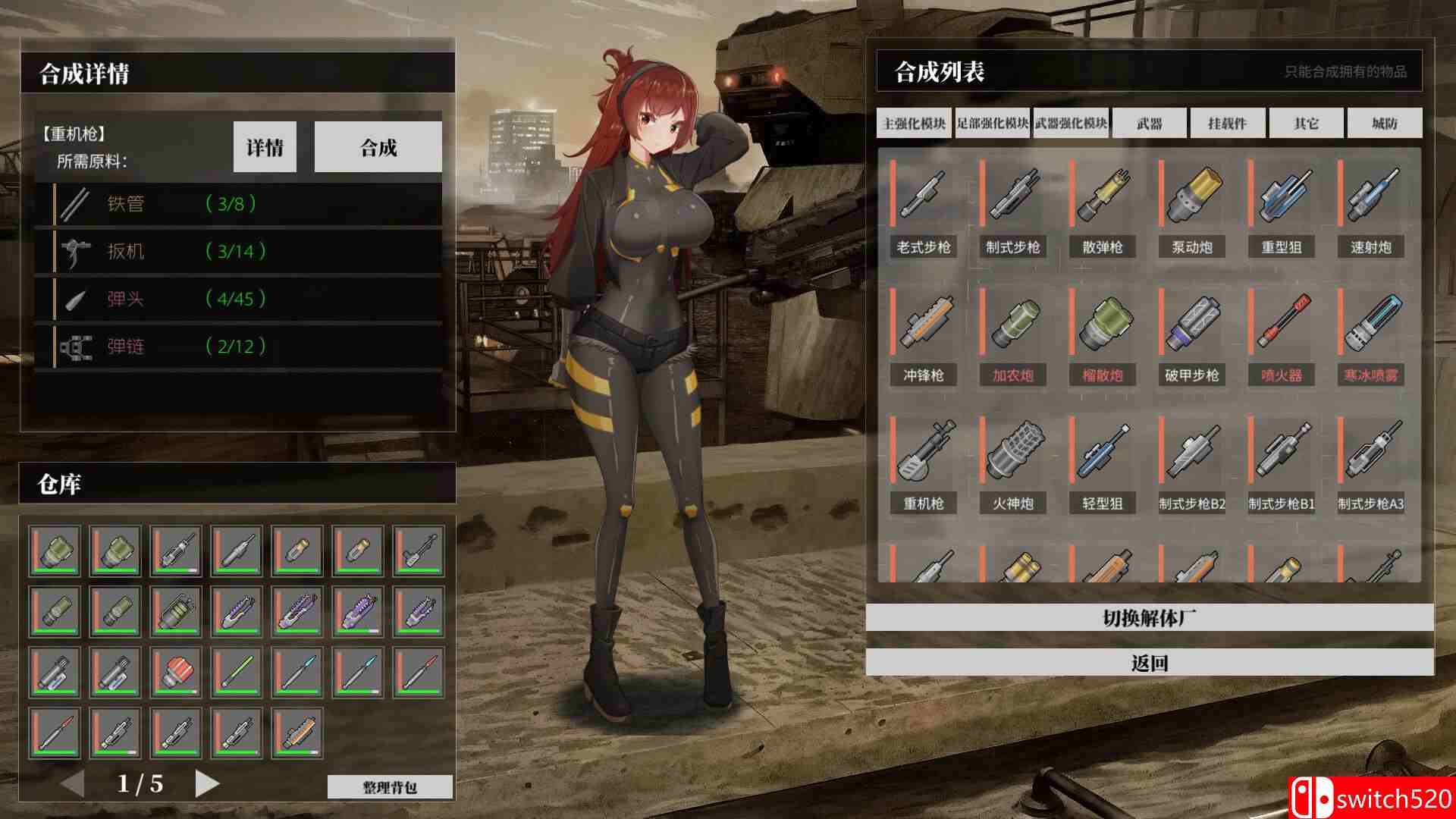The image size is (1456, 819).
Task: Switch to the 足部强化模块 tab
Action: click(993, 124)
